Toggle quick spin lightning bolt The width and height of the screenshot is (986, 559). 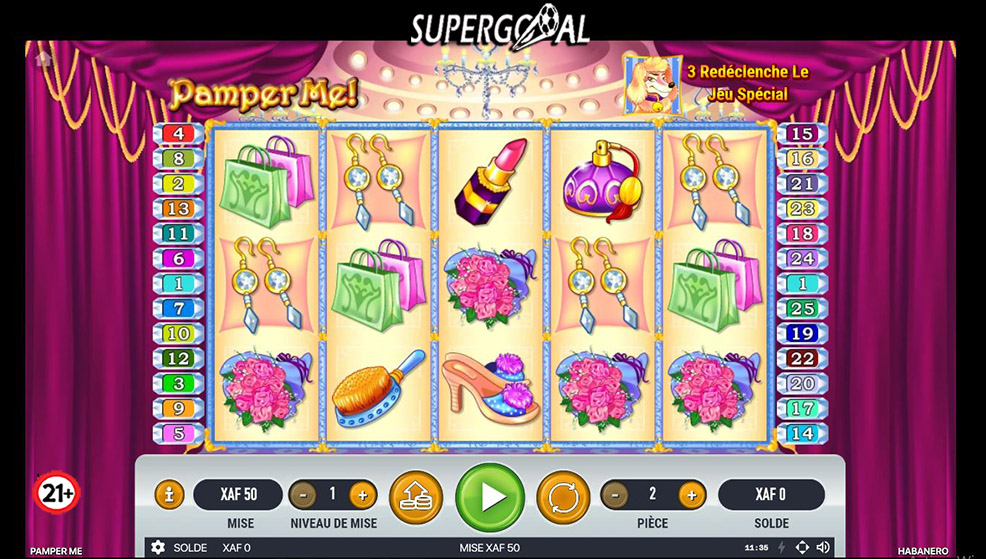click(781, 548)
